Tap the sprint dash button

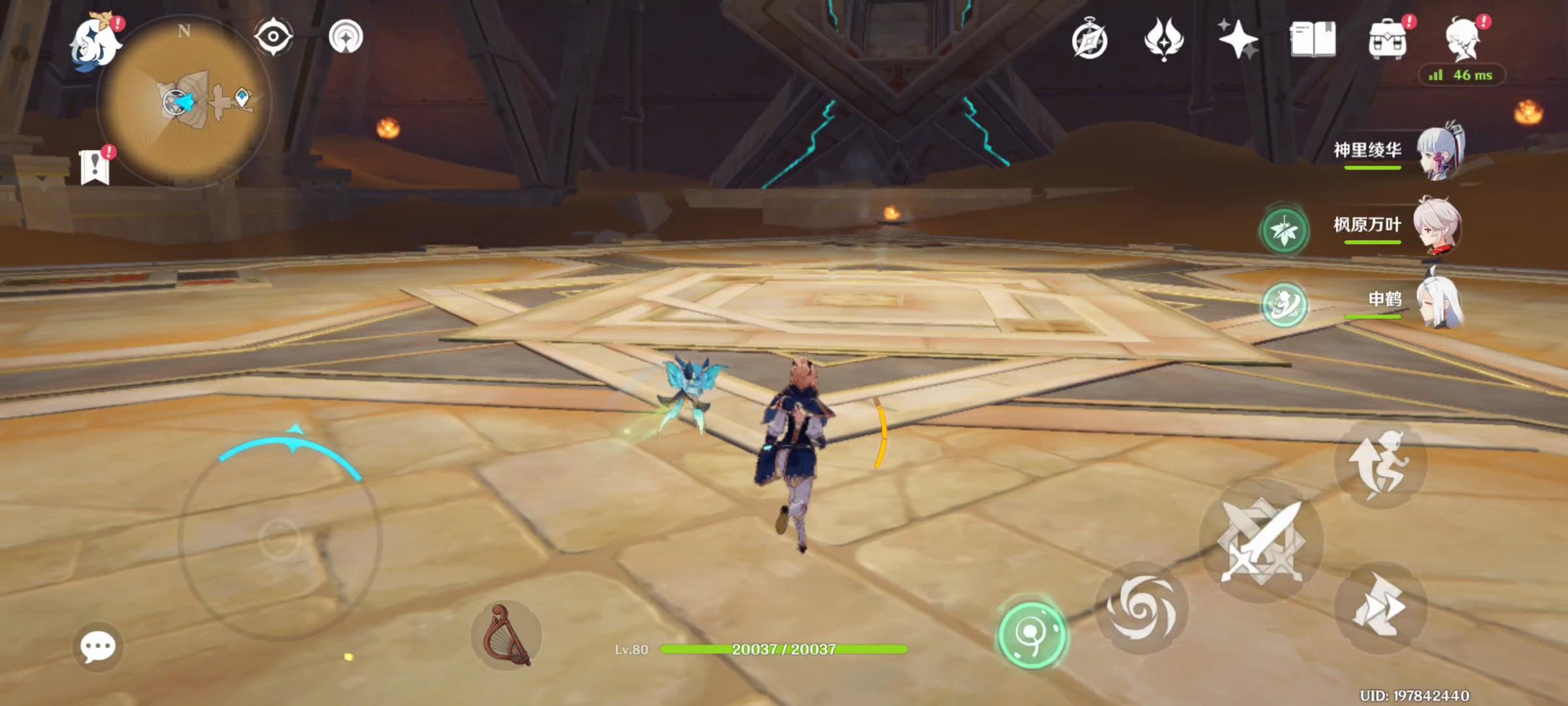1380,607
